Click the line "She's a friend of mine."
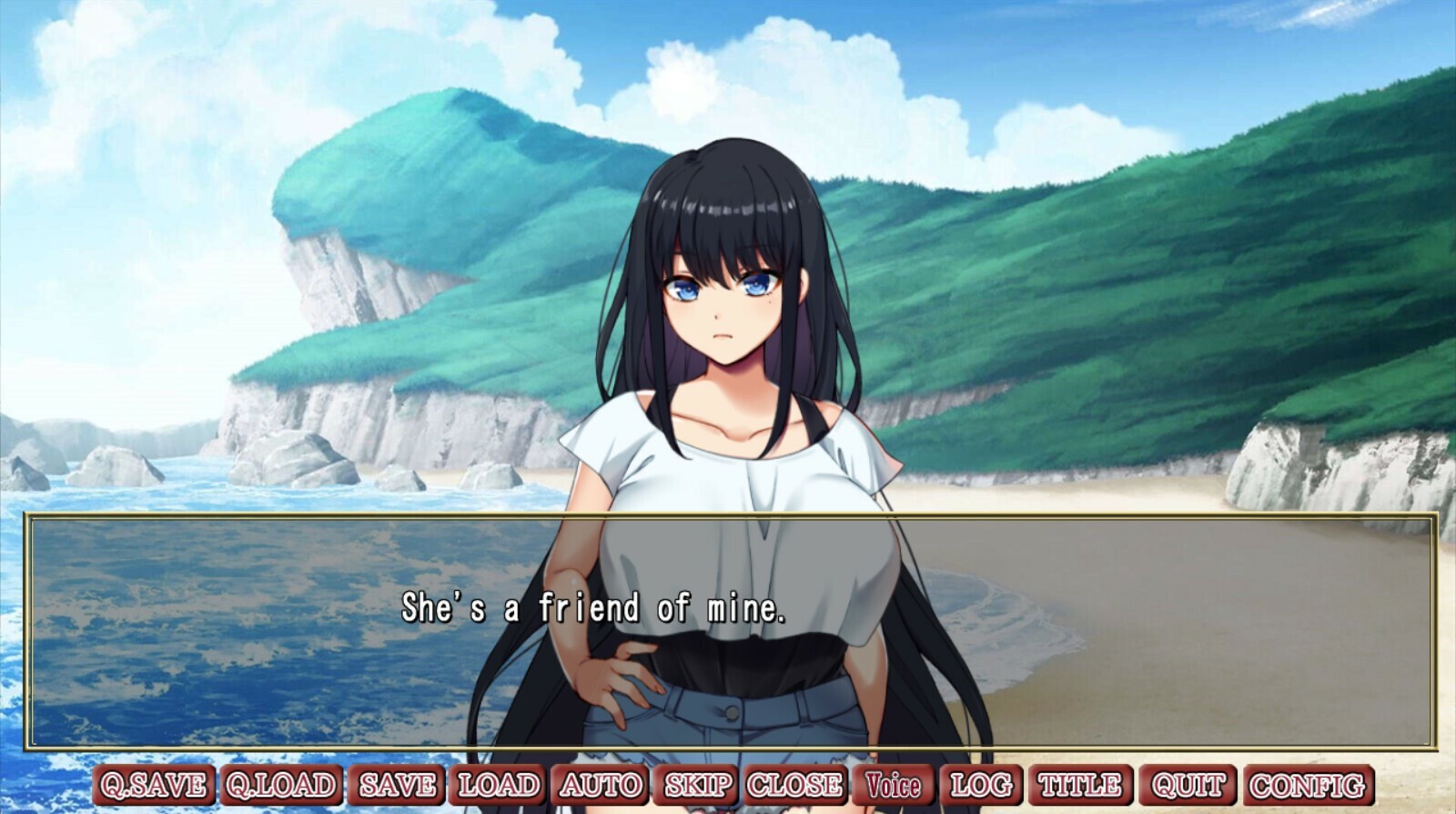The height and width of the screenshot is (814, 1456). 596,605
